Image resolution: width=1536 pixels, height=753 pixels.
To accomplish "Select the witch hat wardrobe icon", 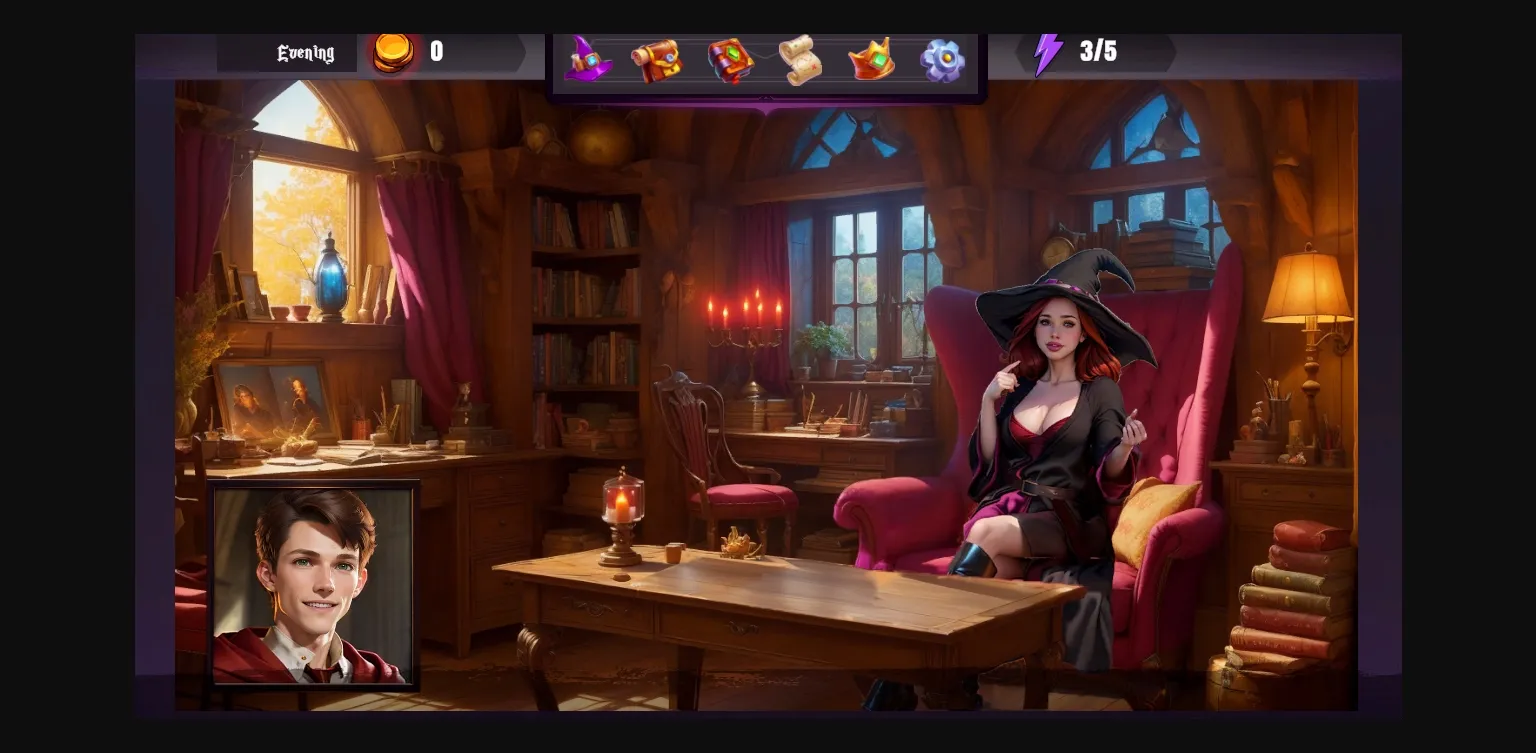I will tap(589, 60).
